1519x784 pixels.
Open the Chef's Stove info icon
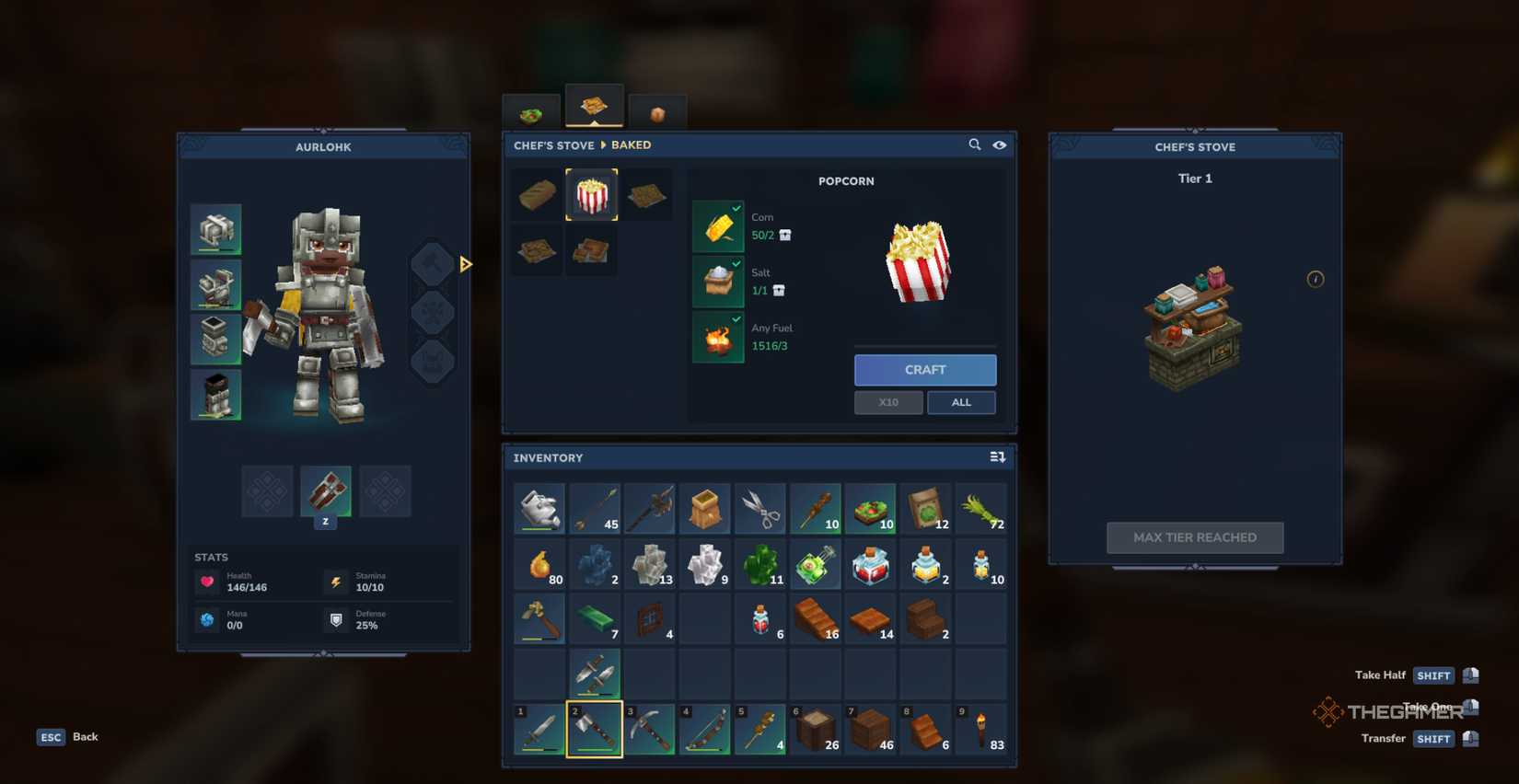pyautogui.click(x=1316, y=279)
